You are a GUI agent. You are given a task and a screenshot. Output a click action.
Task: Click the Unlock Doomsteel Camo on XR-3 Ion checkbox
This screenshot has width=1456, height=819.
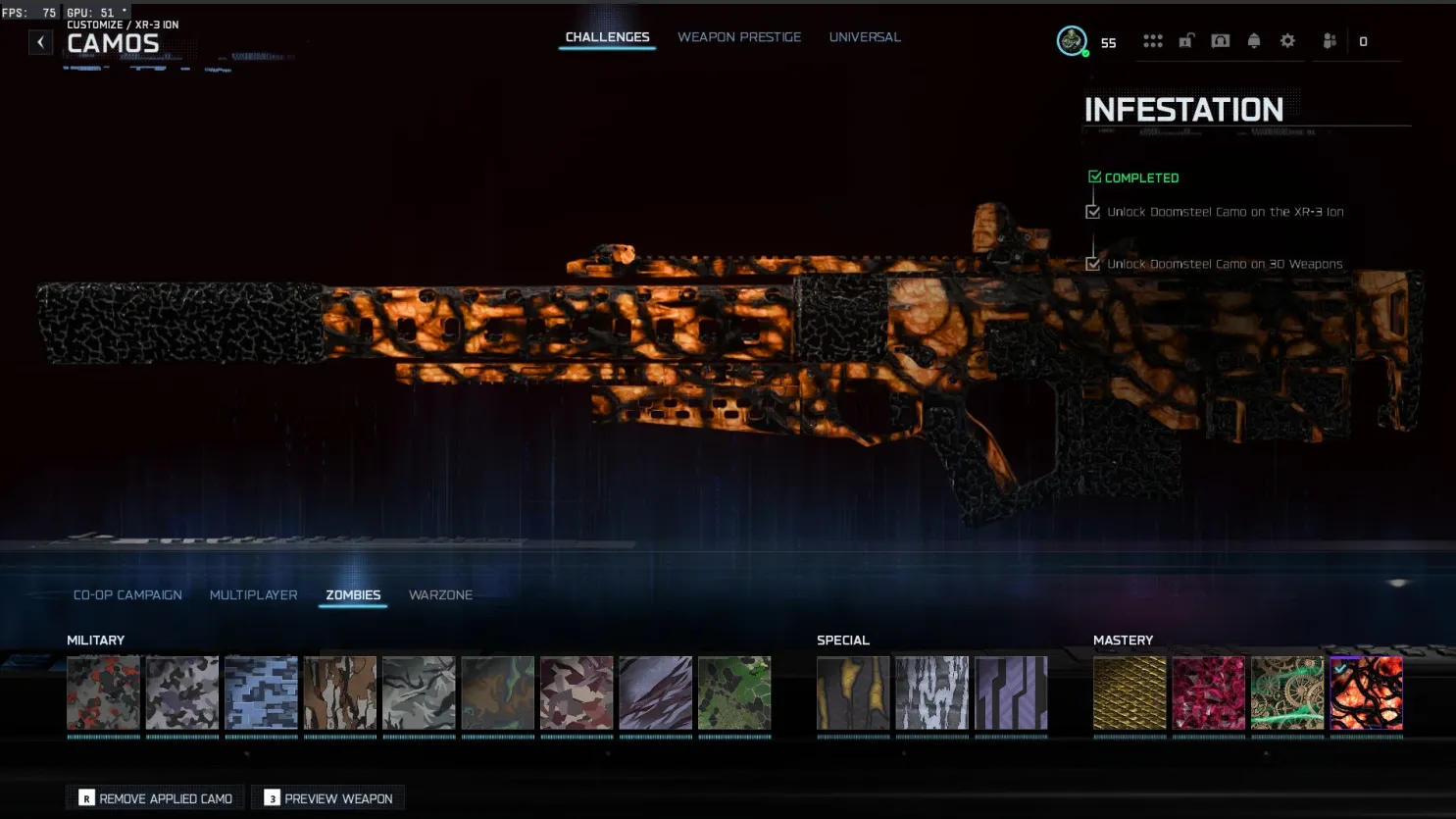pyautogui.click(x=1093, y=211)
